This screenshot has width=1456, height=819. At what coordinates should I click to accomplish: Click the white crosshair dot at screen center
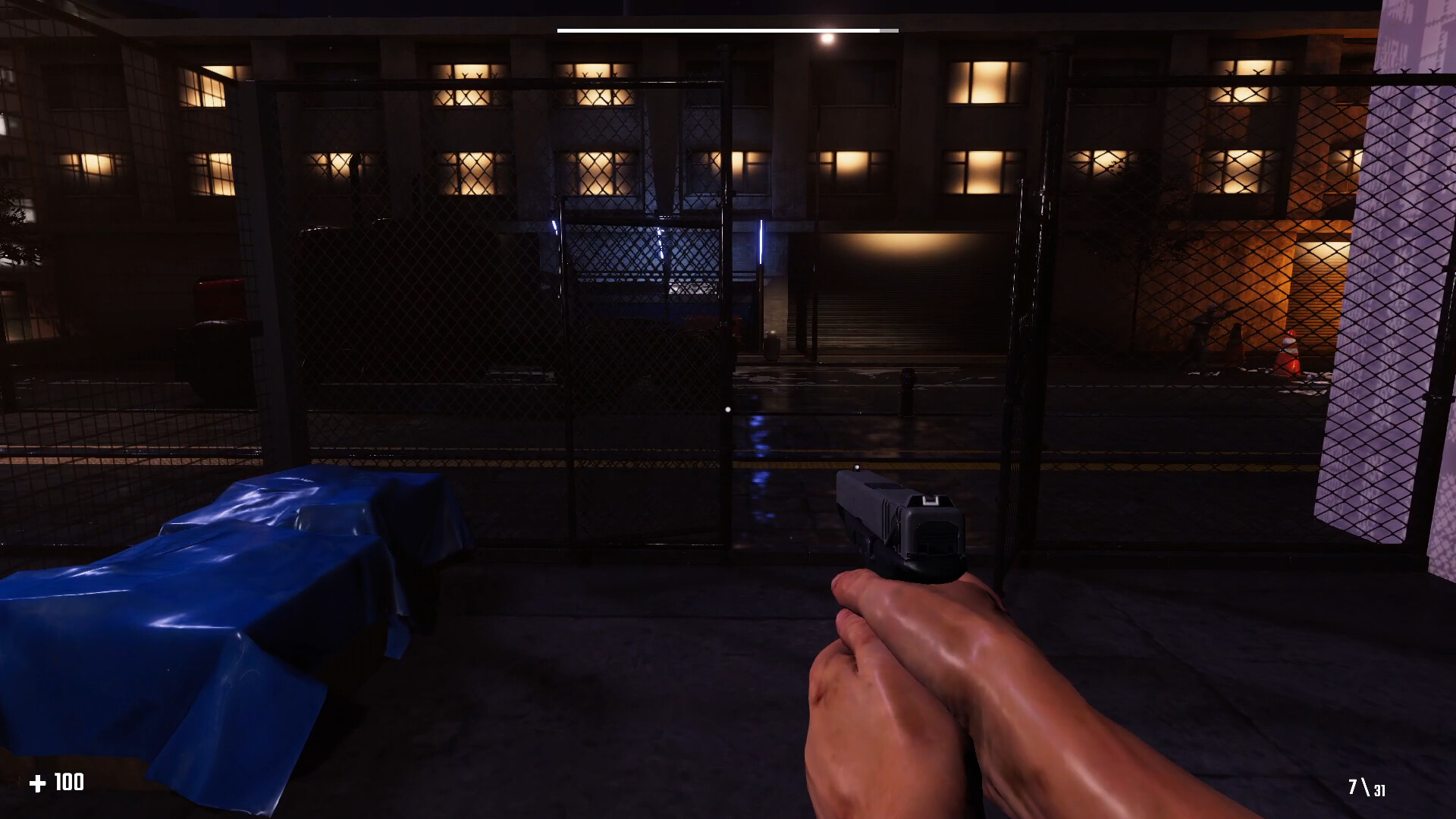[x=728, y=409]
